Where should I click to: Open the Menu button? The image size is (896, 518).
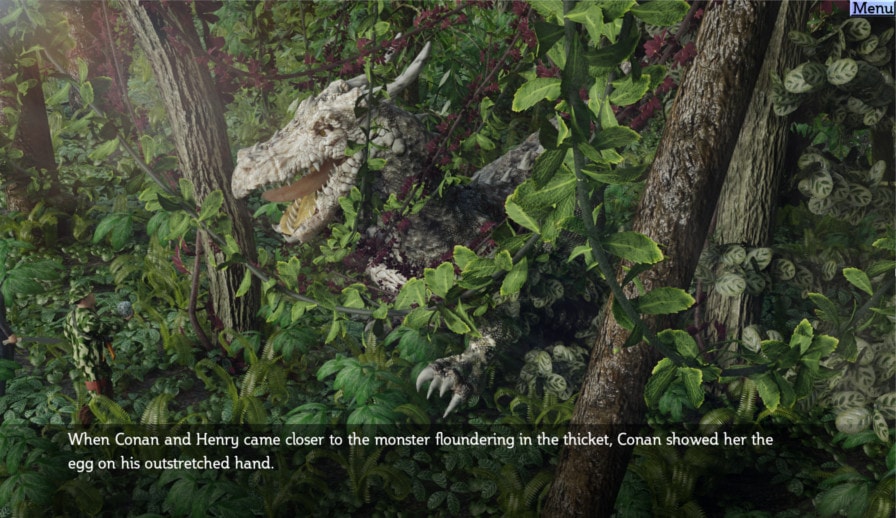(x=872, y=8)
